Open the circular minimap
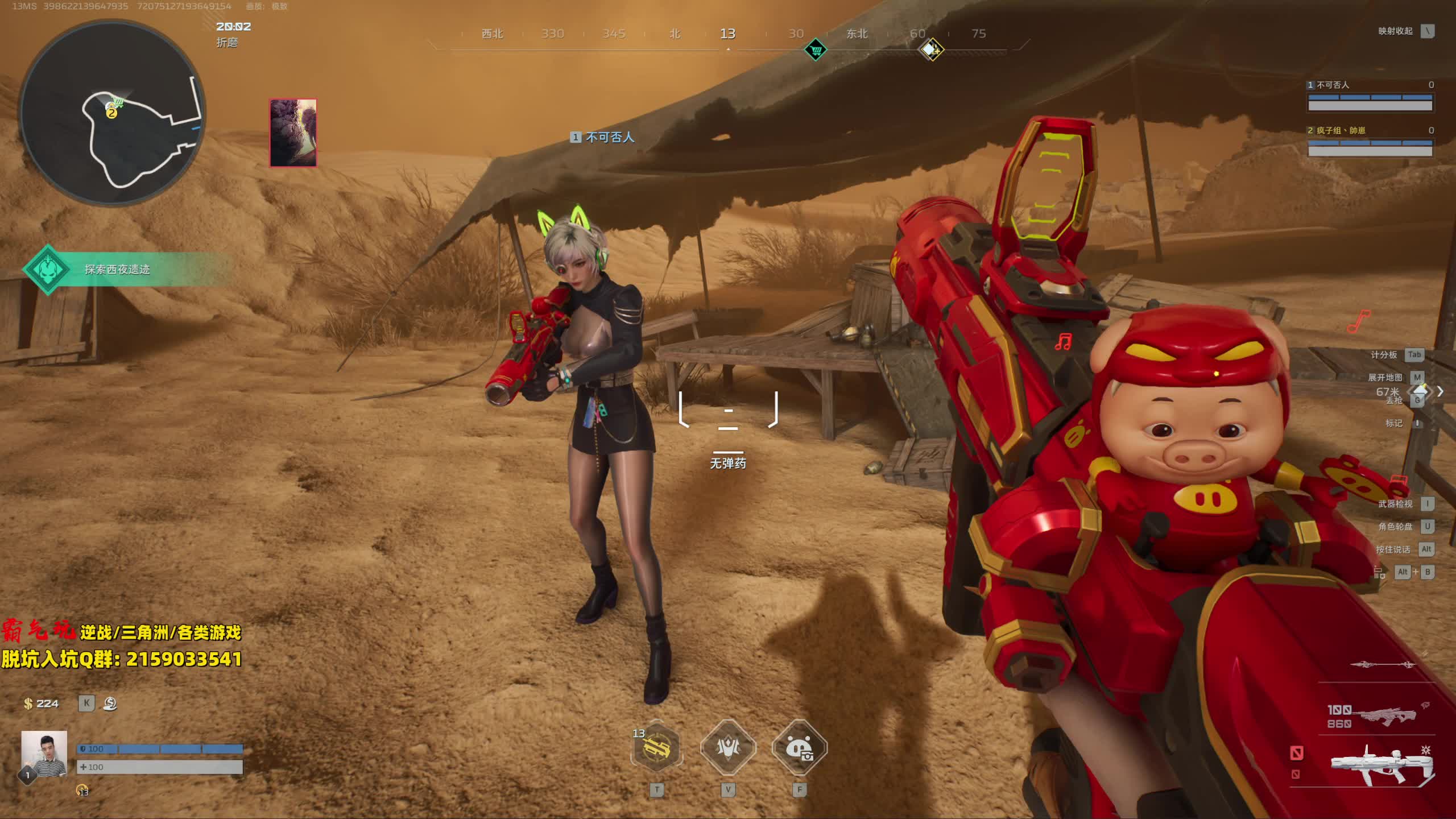The height and width of the screenshot is (819, 1456). tap(112, 114)
